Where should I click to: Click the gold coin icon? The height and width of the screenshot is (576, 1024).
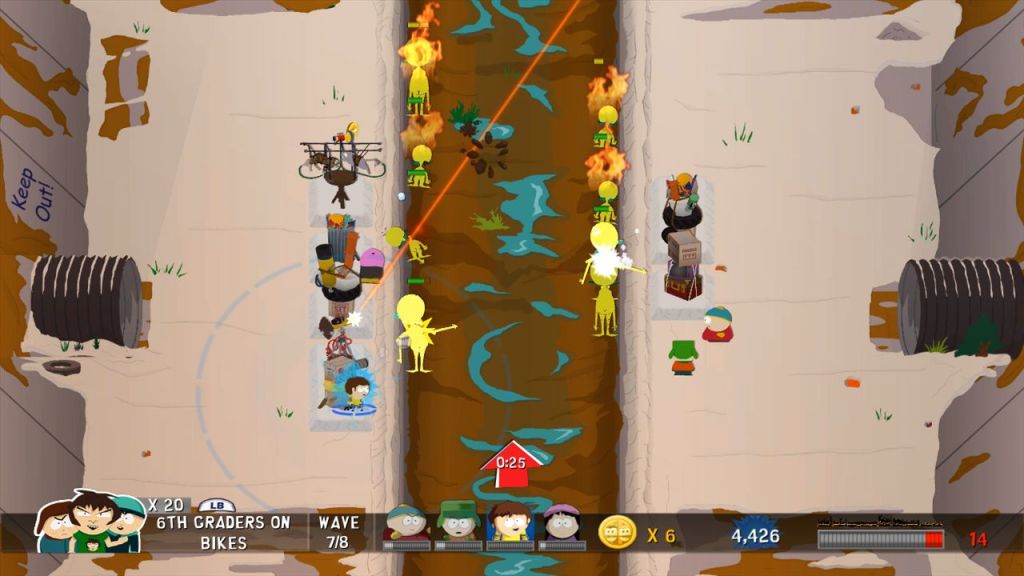[x=617, y=533]
